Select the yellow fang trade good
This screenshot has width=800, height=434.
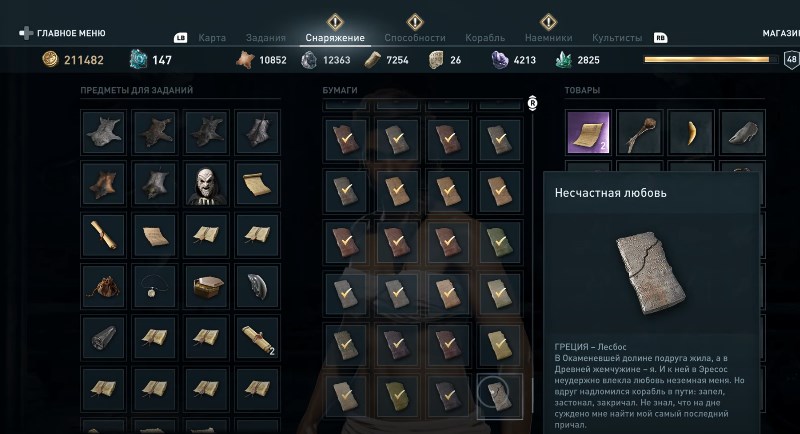tap(690, 132)
